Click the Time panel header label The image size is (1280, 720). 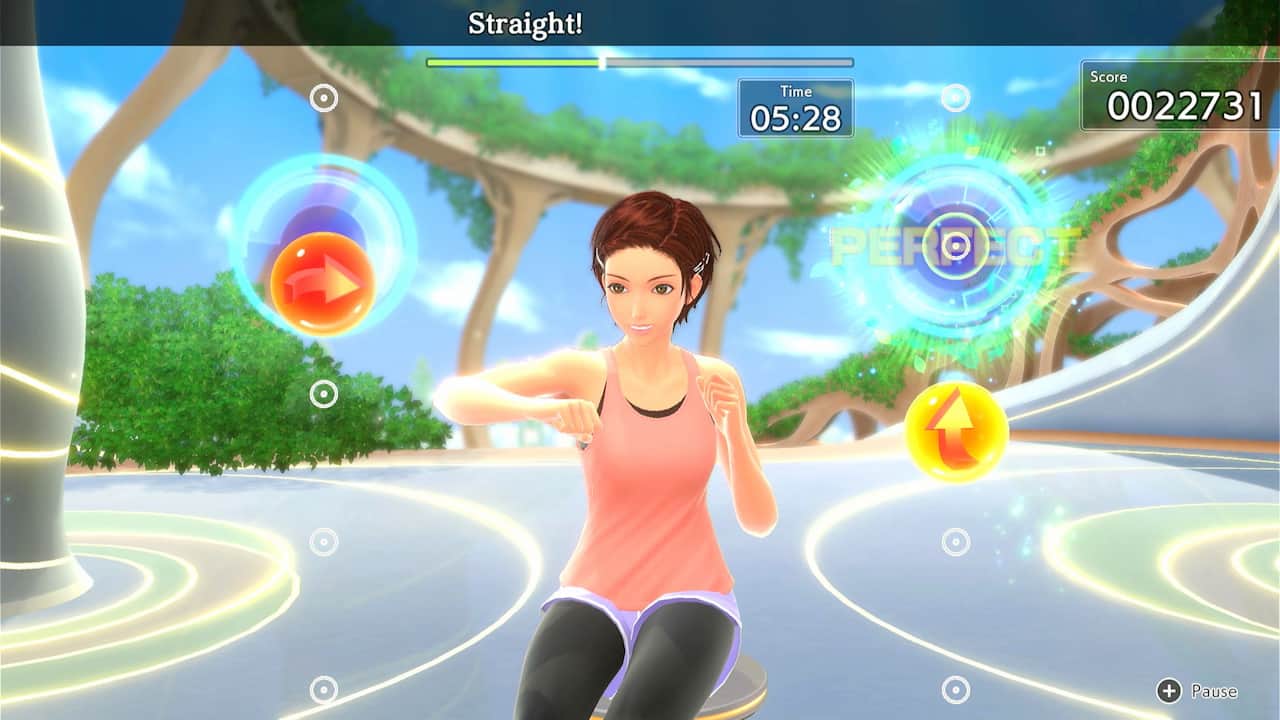pos(795,90)
